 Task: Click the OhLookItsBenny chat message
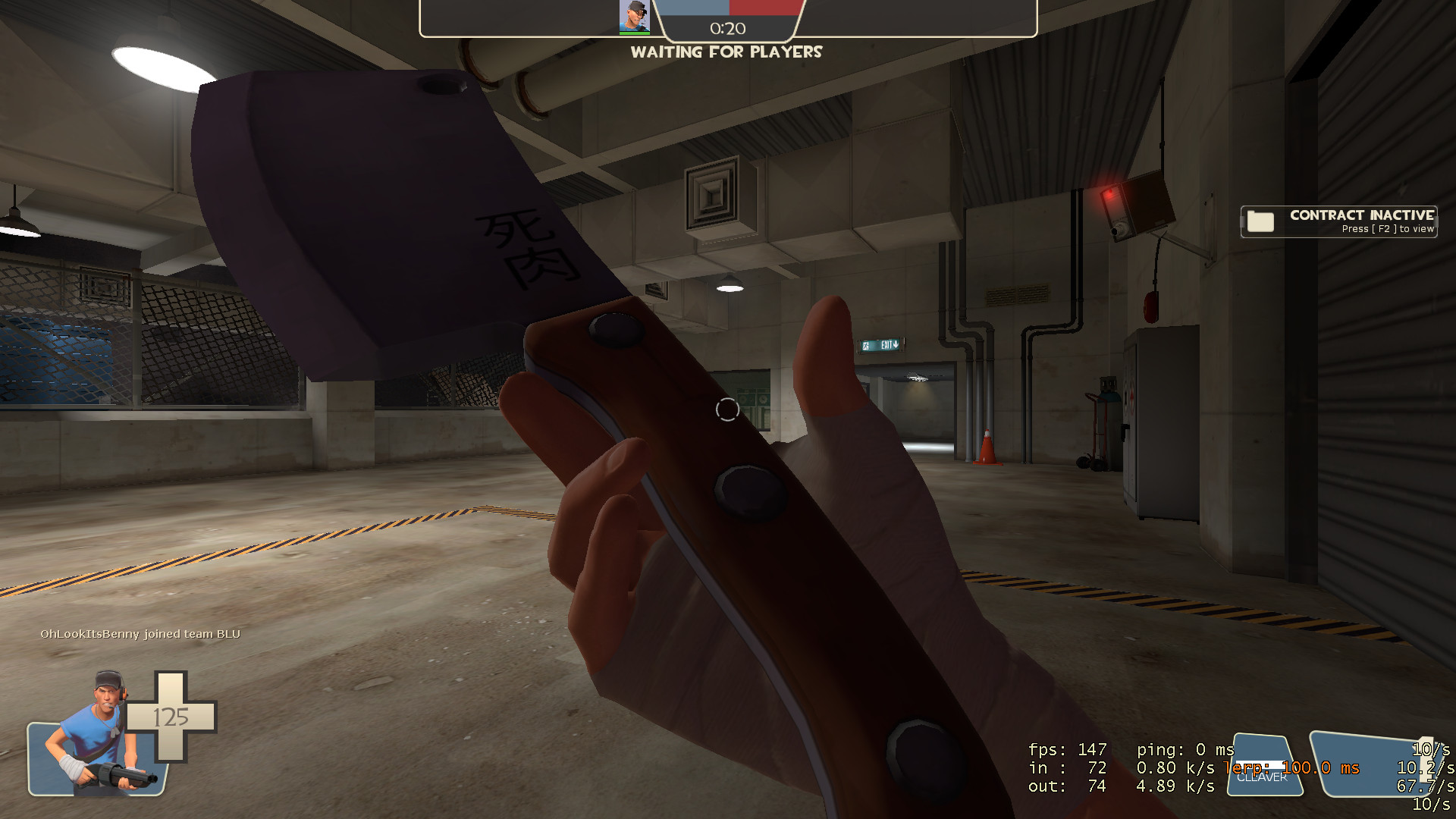tap(141, 632)
